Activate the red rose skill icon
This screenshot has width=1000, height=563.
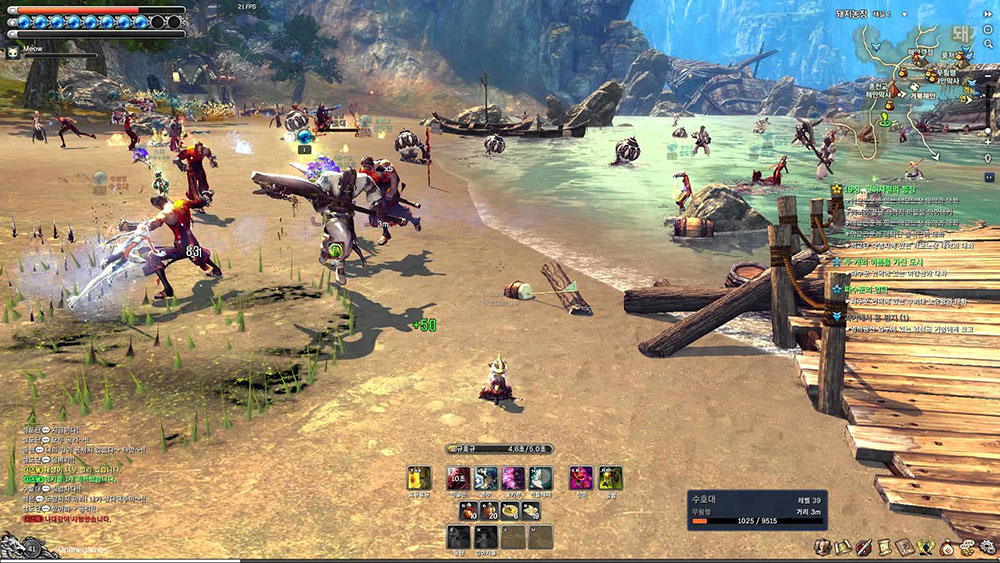581,478
